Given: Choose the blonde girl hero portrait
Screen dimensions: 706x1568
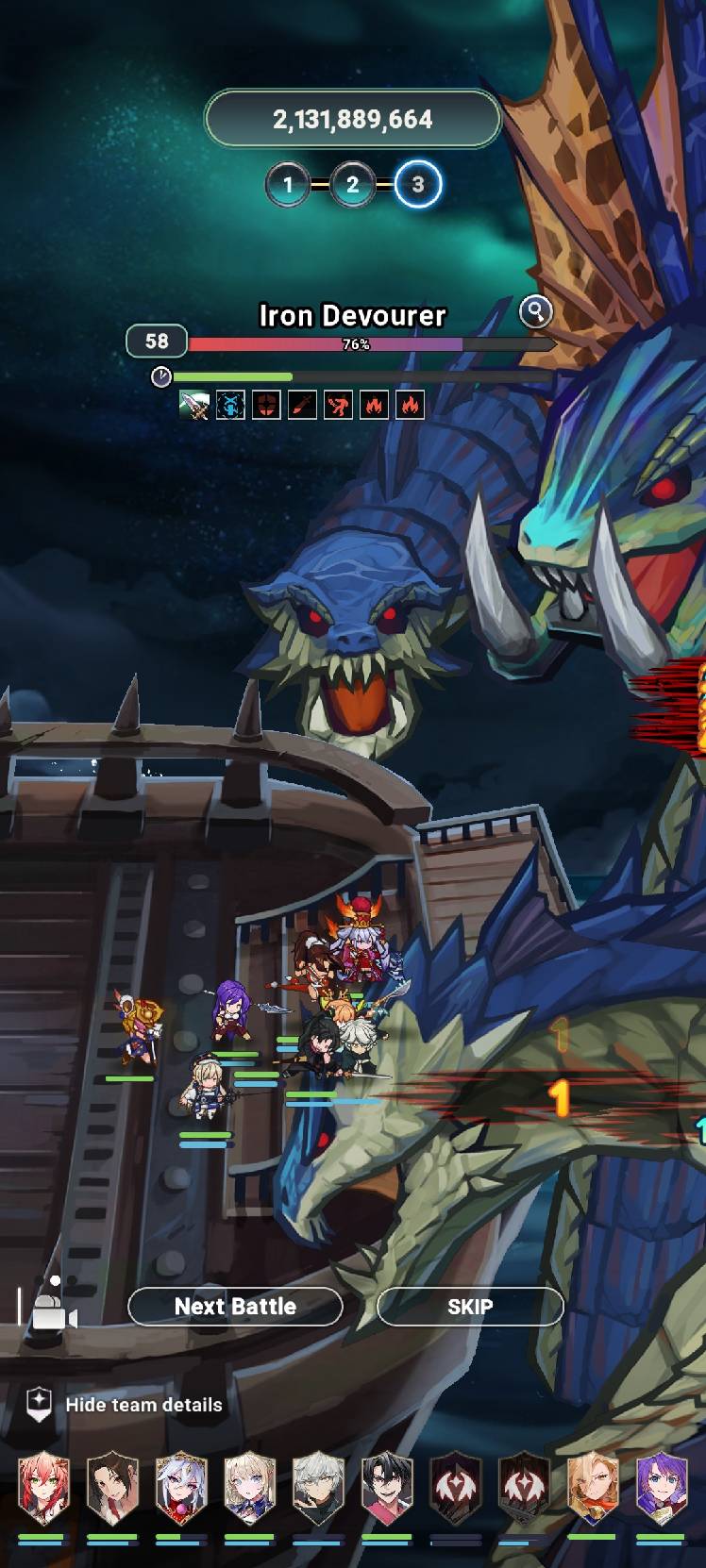Looking at the screenshot, I should click(249, 1491).
